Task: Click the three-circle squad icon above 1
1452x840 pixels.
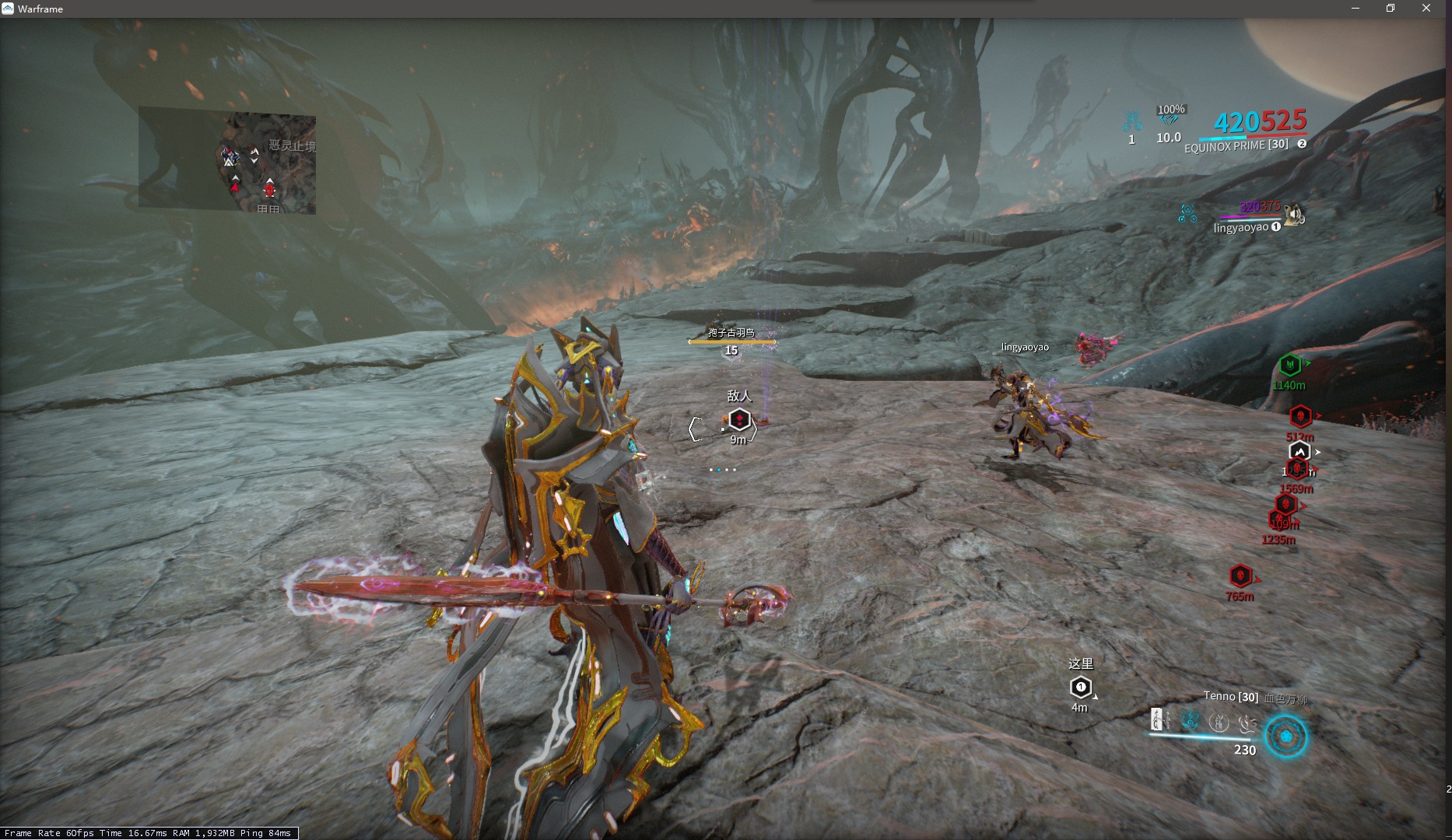Action: 1132,121
